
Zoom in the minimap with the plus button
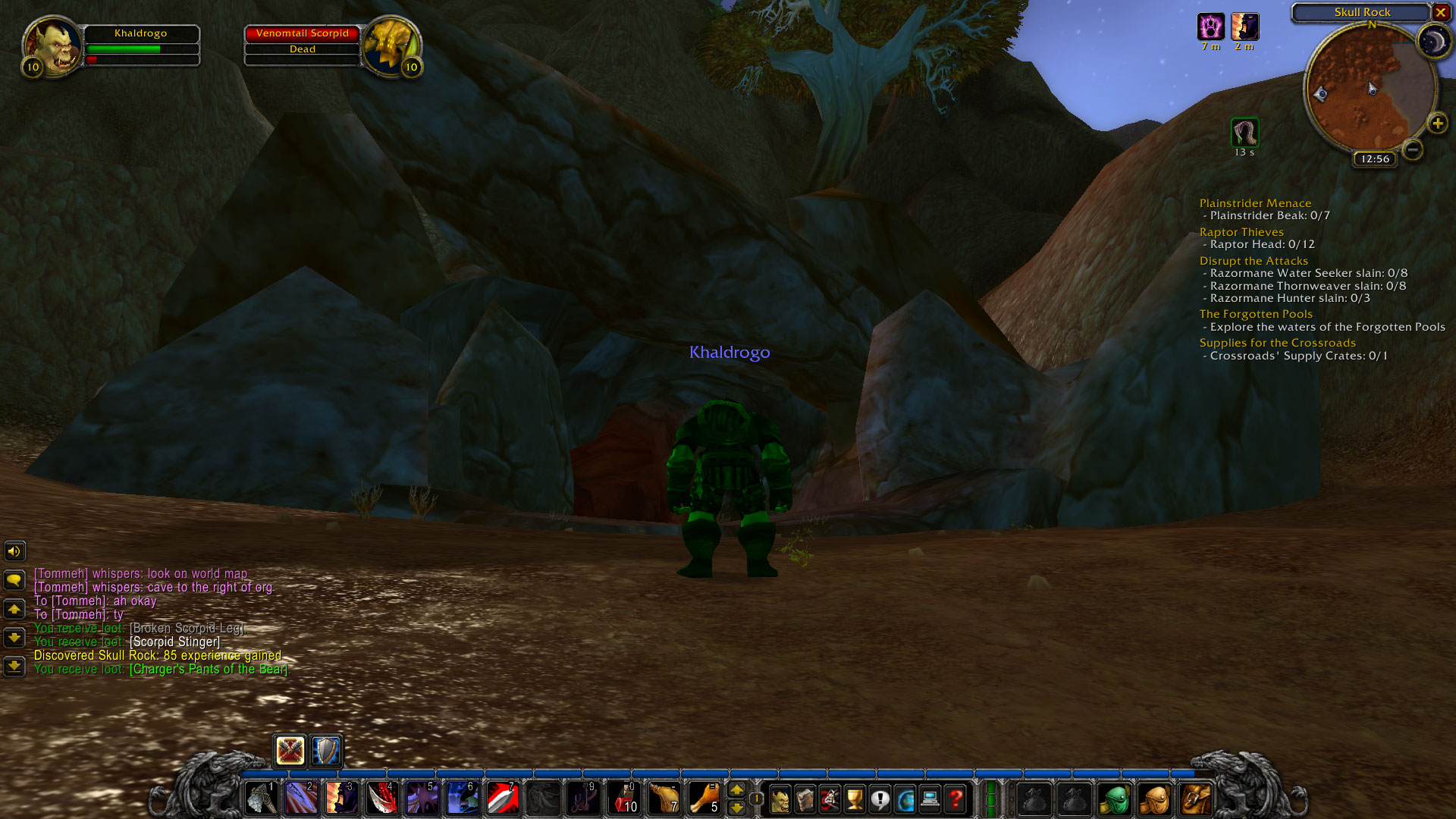coord(1437,121)
